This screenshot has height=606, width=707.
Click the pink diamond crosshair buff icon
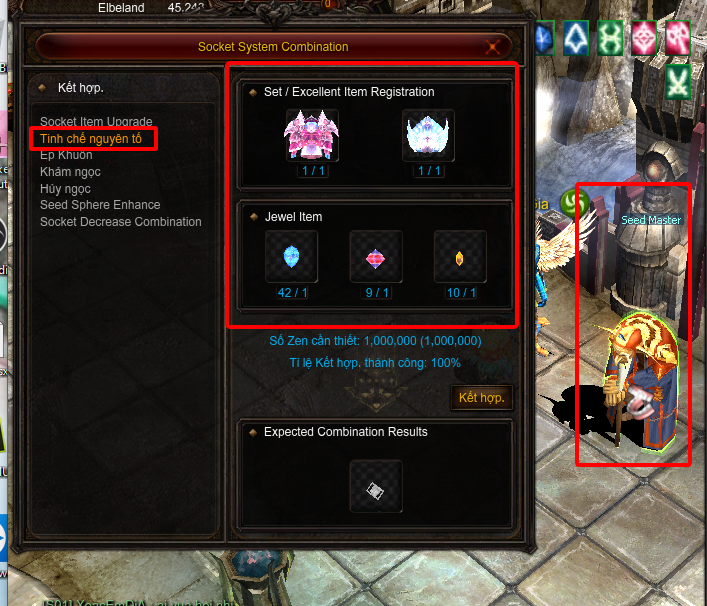pyautogui.click(x=643, y=39)
